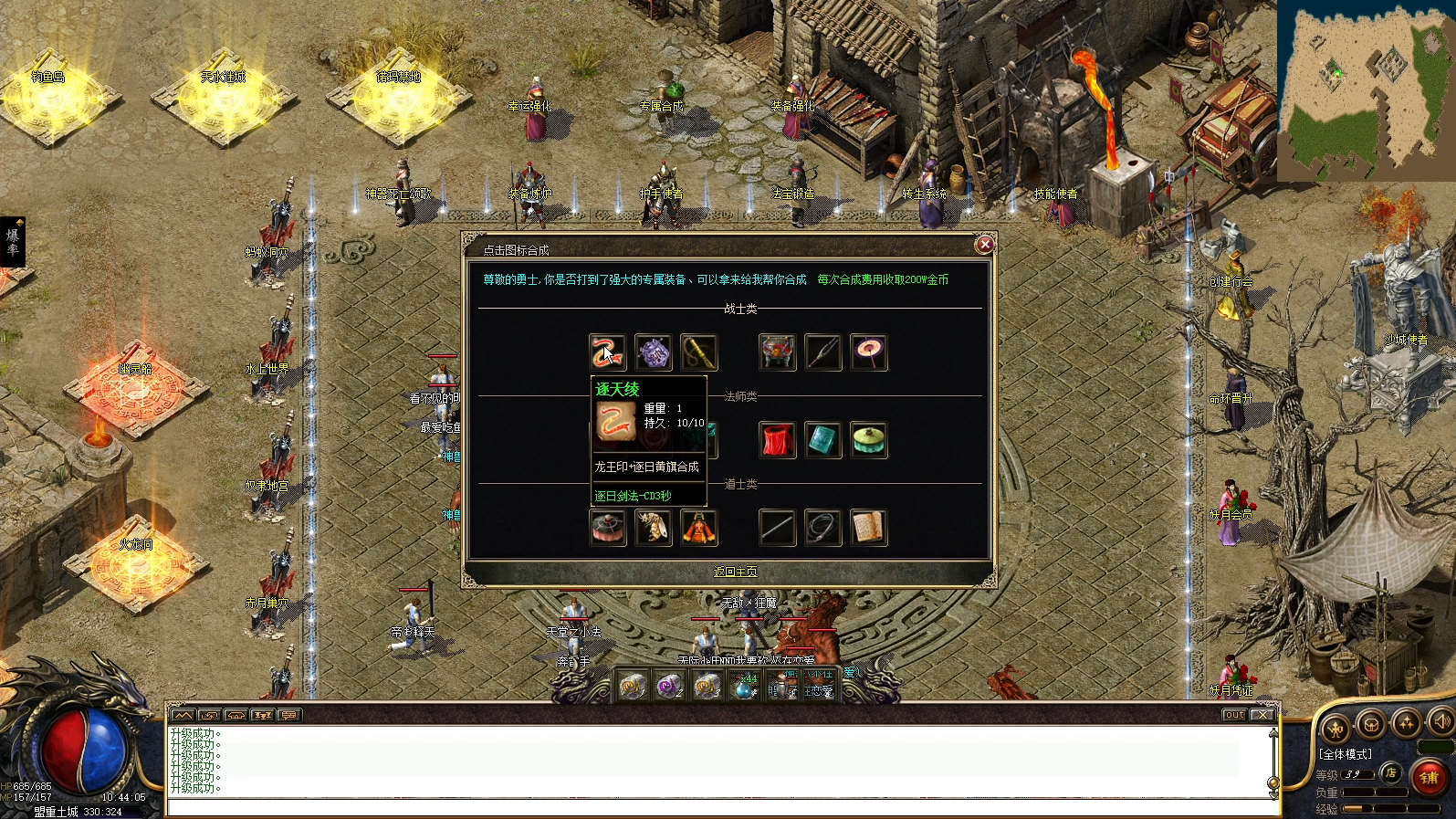Choose the purple pouch synthesis item
The width and height of the screenshot is (1456, 819).
point(653,352)
